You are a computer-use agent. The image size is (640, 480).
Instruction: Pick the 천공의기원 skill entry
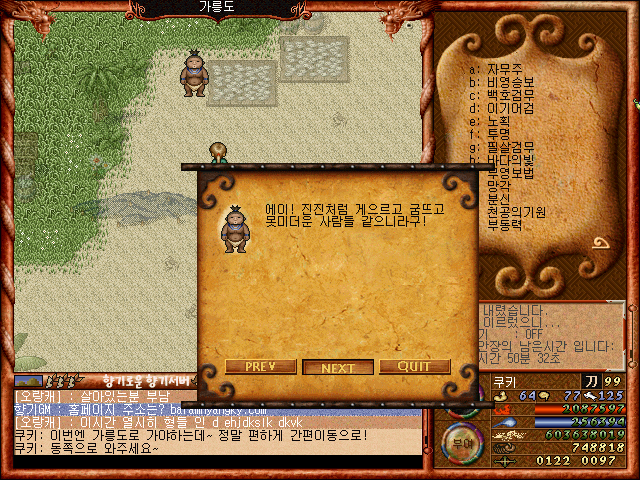click(x=515, y=212)
